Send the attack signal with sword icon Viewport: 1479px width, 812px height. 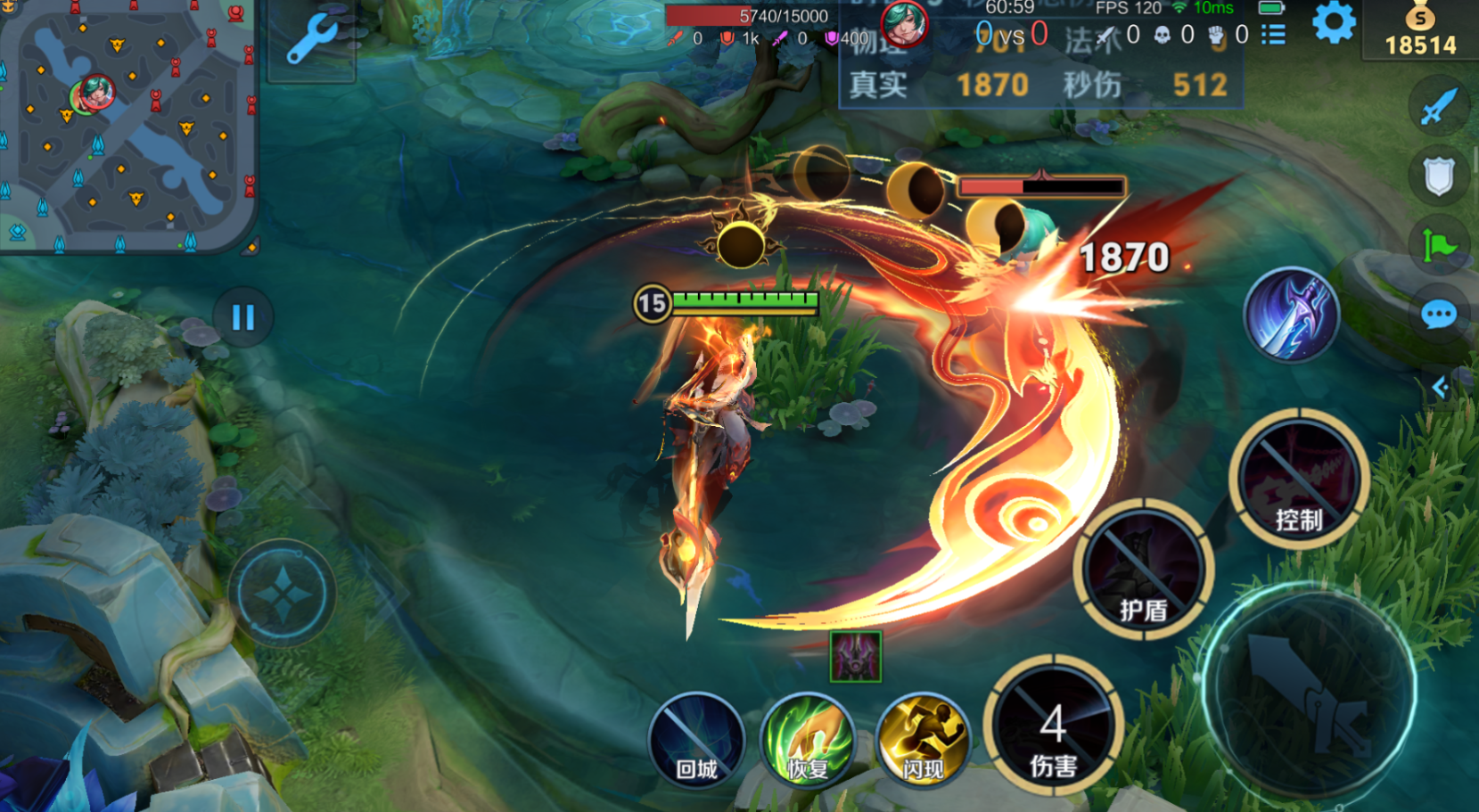tap(1439, 106)
